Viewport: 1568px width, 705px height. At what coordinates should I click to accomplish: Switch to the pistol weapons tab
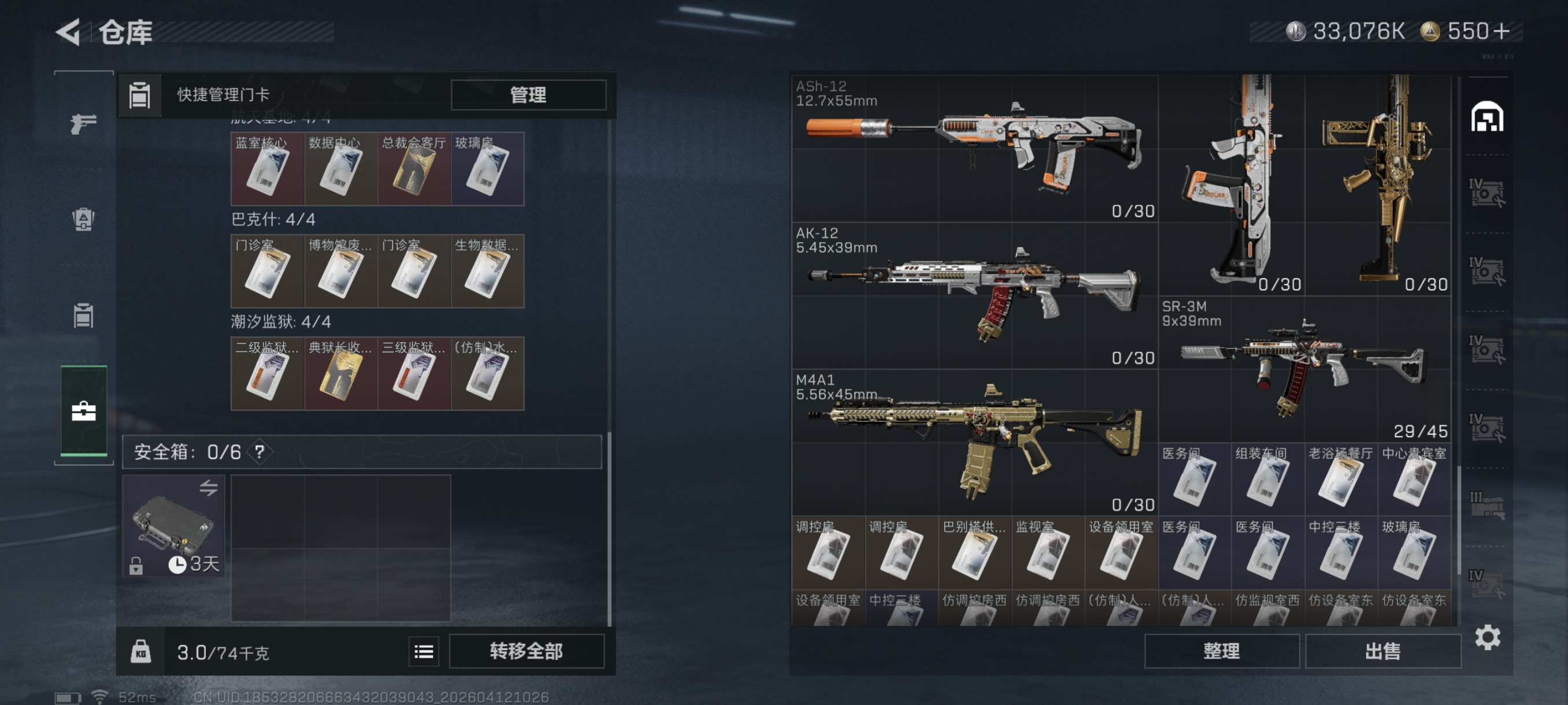tap(83, 124)
